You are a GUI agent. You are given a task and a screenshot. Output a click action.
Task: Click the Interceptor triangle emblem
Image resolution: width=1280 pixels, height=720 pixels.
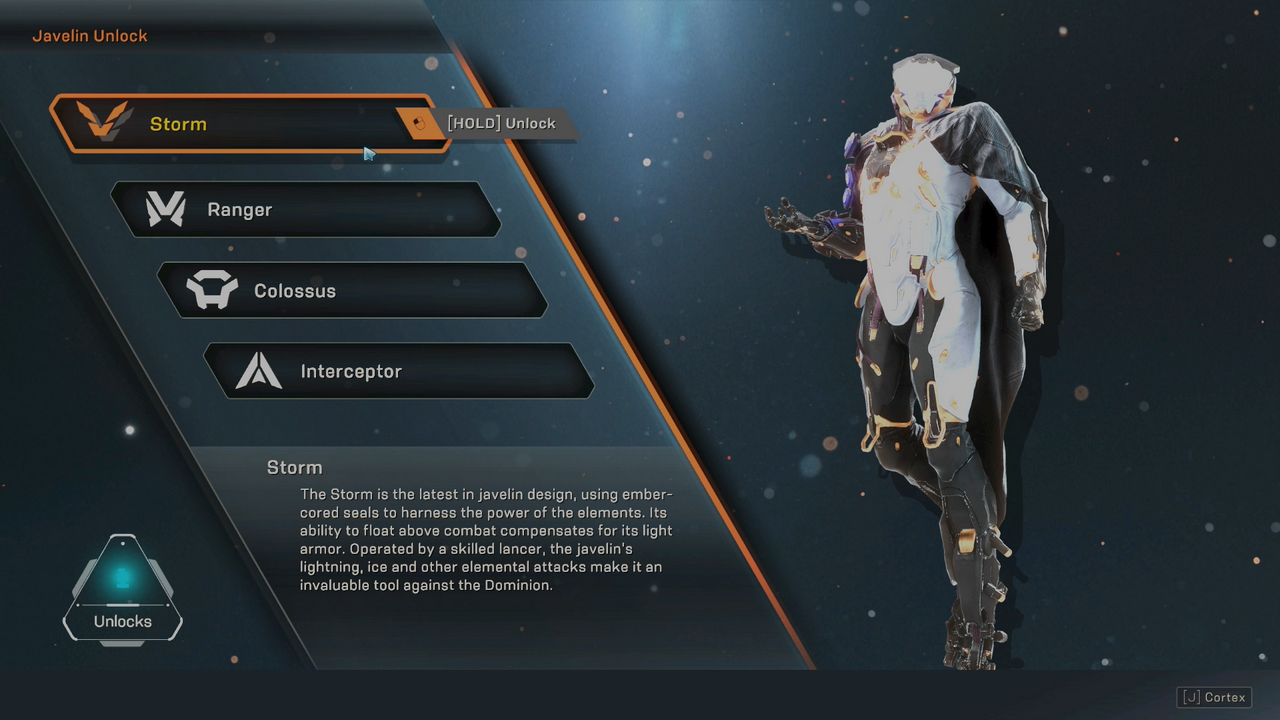pos(260,370)
